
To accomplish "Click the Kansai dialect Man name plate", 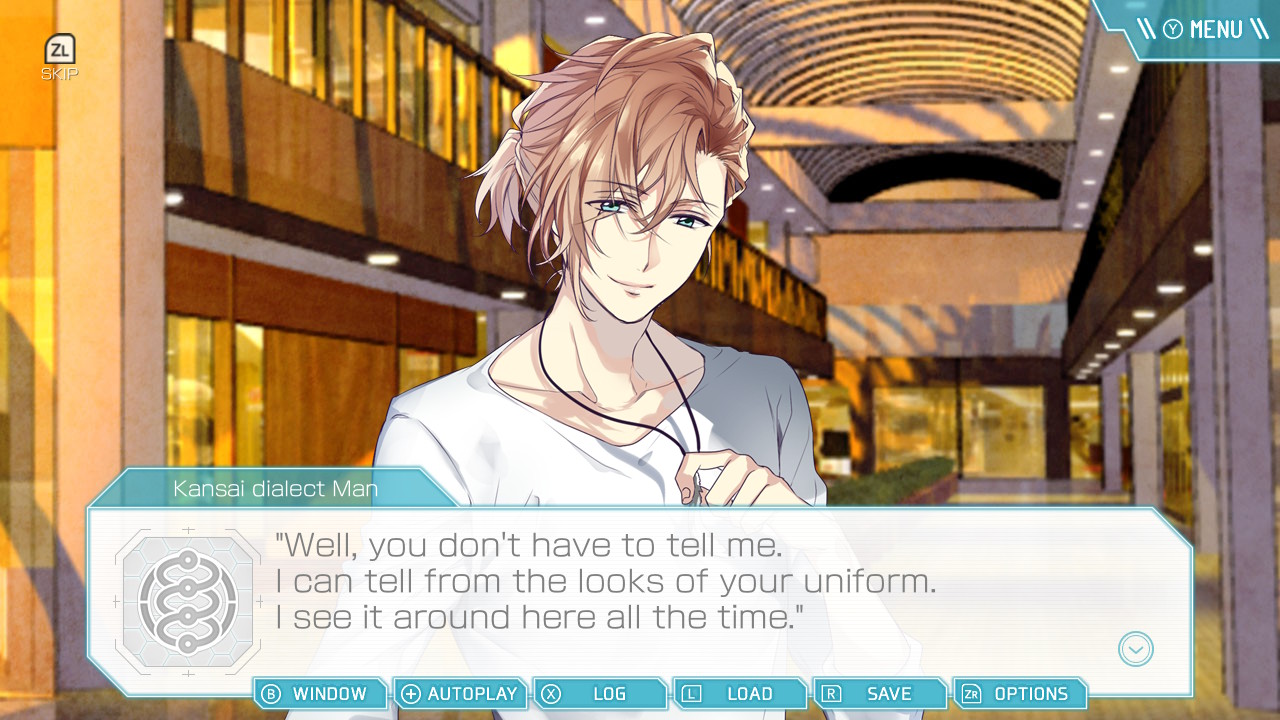I will 275,488.
